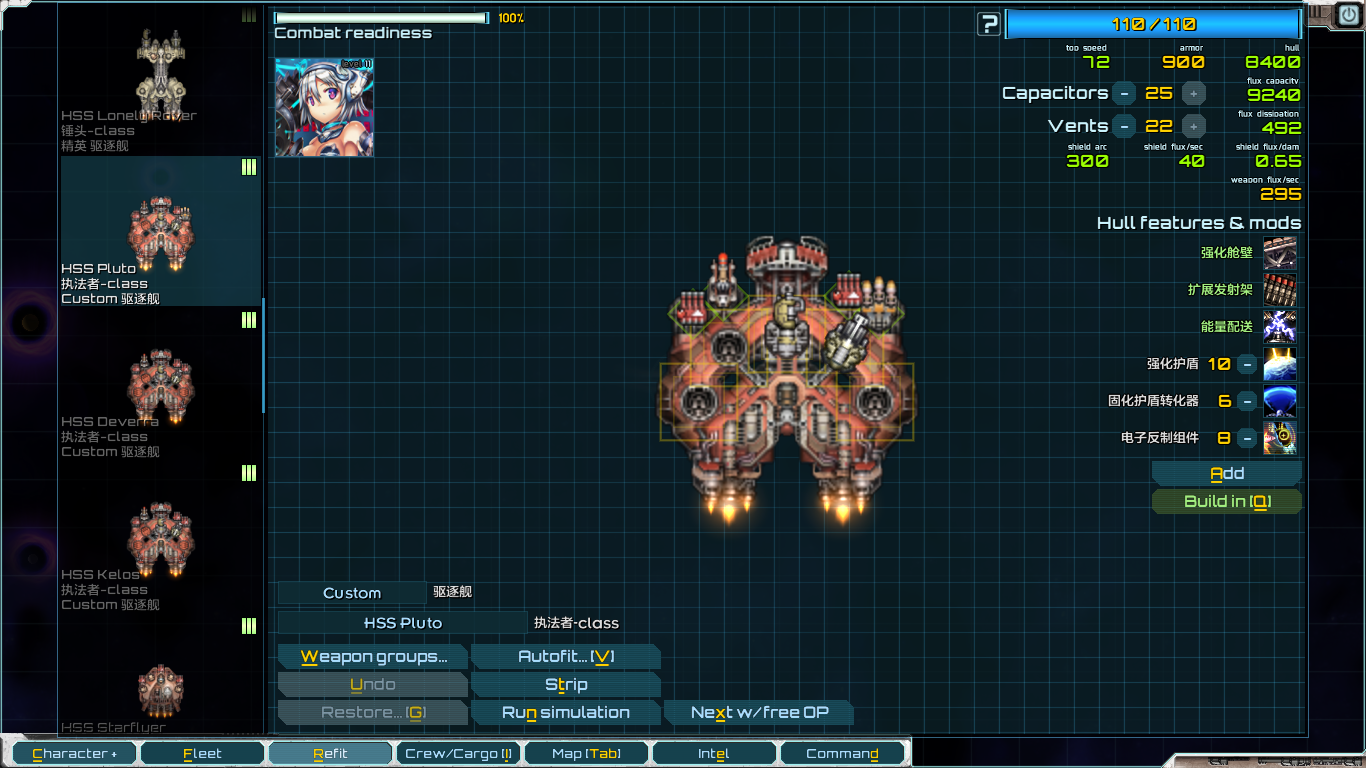This screenshot has height=768, width=1366.
Task: Switch to the Fleet tab
Action: [x=202, y=753]
